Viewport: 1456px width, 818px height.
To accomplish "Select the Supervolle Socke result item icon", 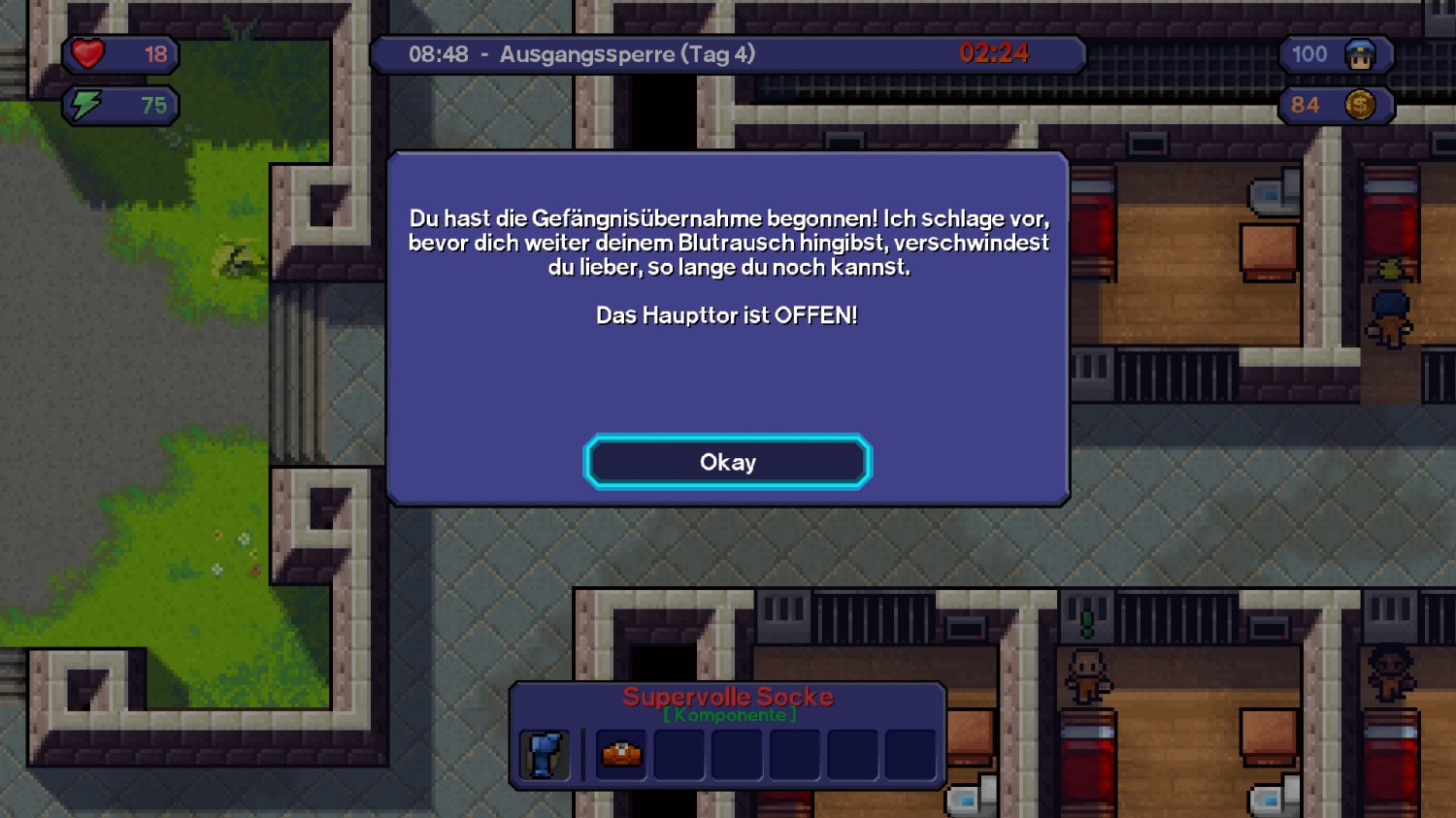I will point(544,755).
